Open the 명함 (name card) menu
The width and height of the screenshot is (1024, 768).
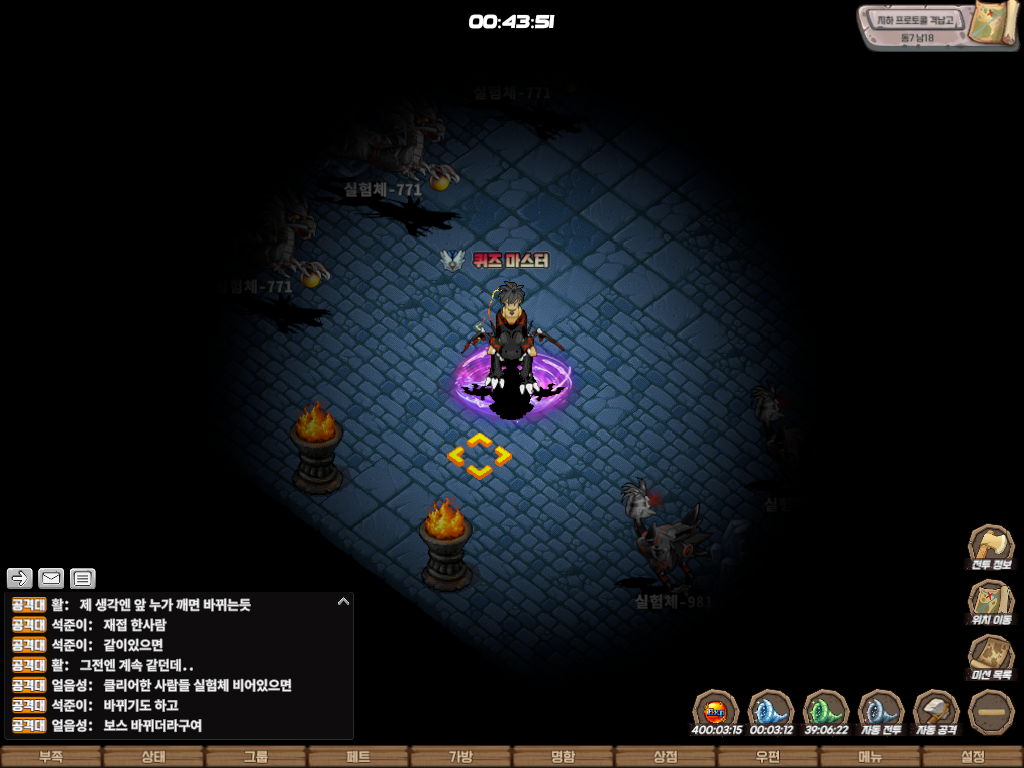pos(563,757)
